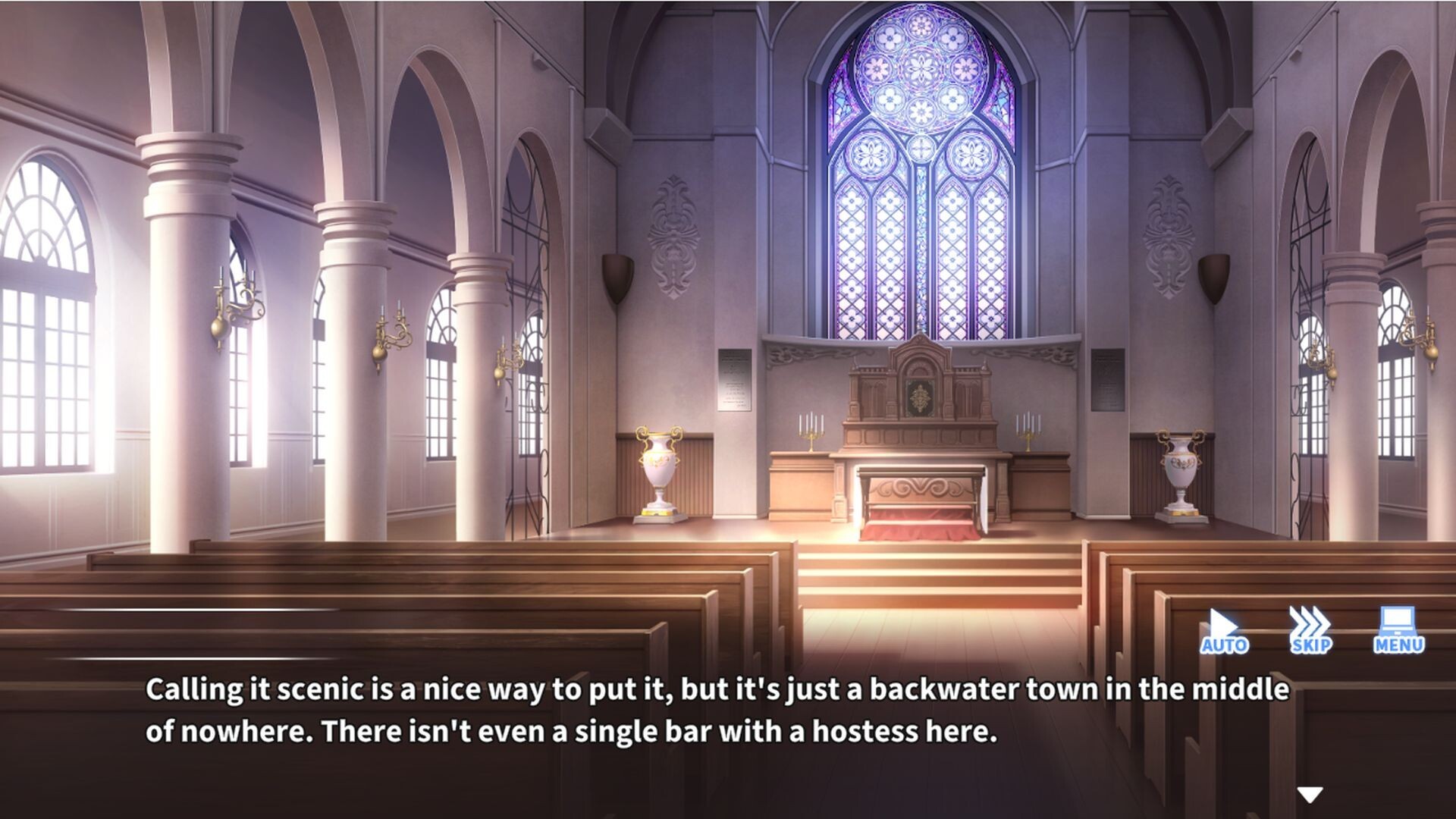Open the MENU button
Screen dimensions: 1456x819
point(1398,631)
